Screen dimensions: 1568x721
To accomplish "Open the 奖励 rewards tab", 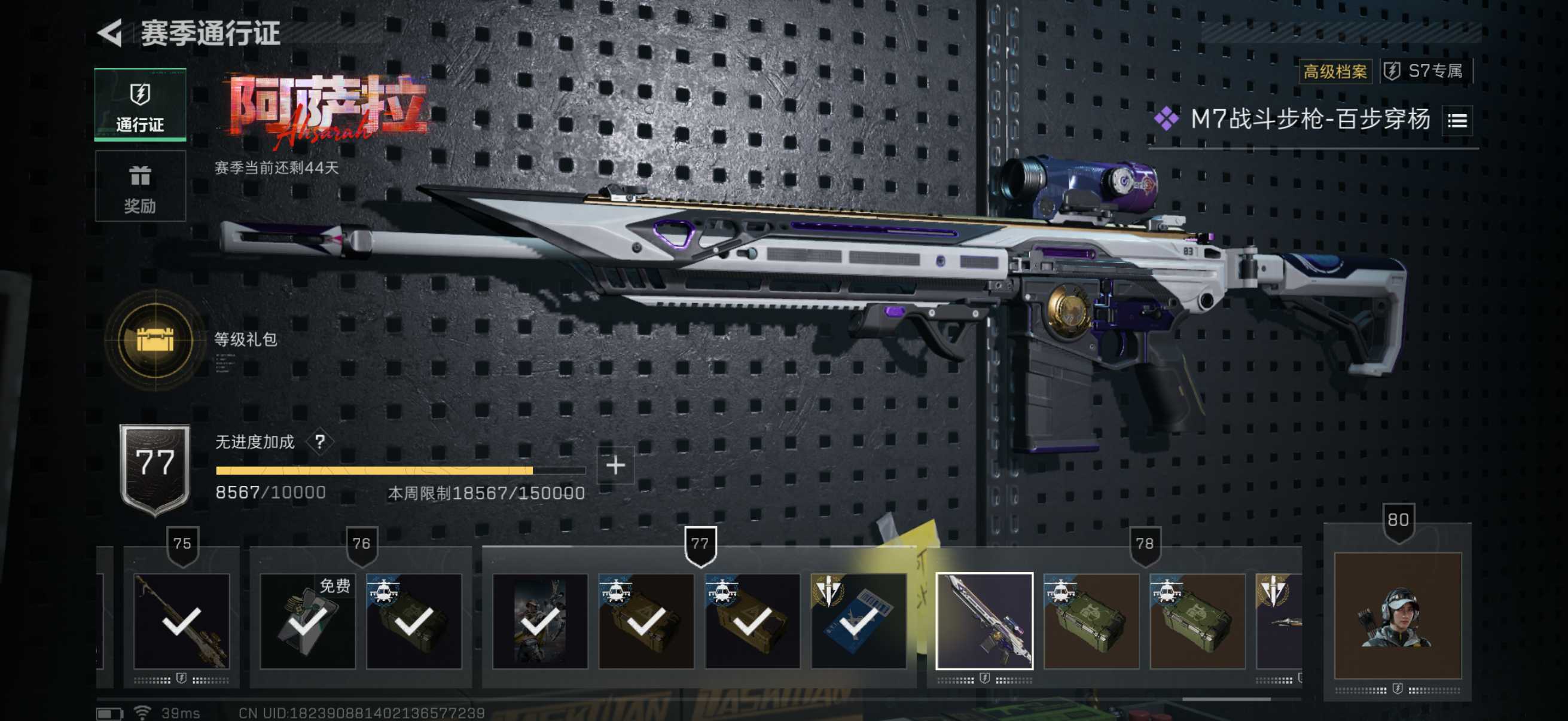I will tap(140, 187).
